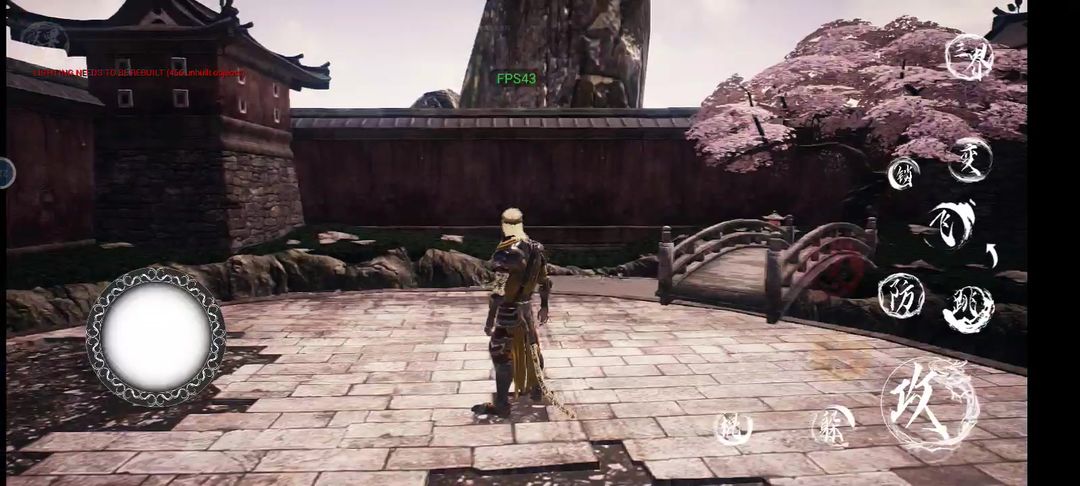Tap the 躲 dodge button
The image size is (1080, 486).
pos(832,427)
